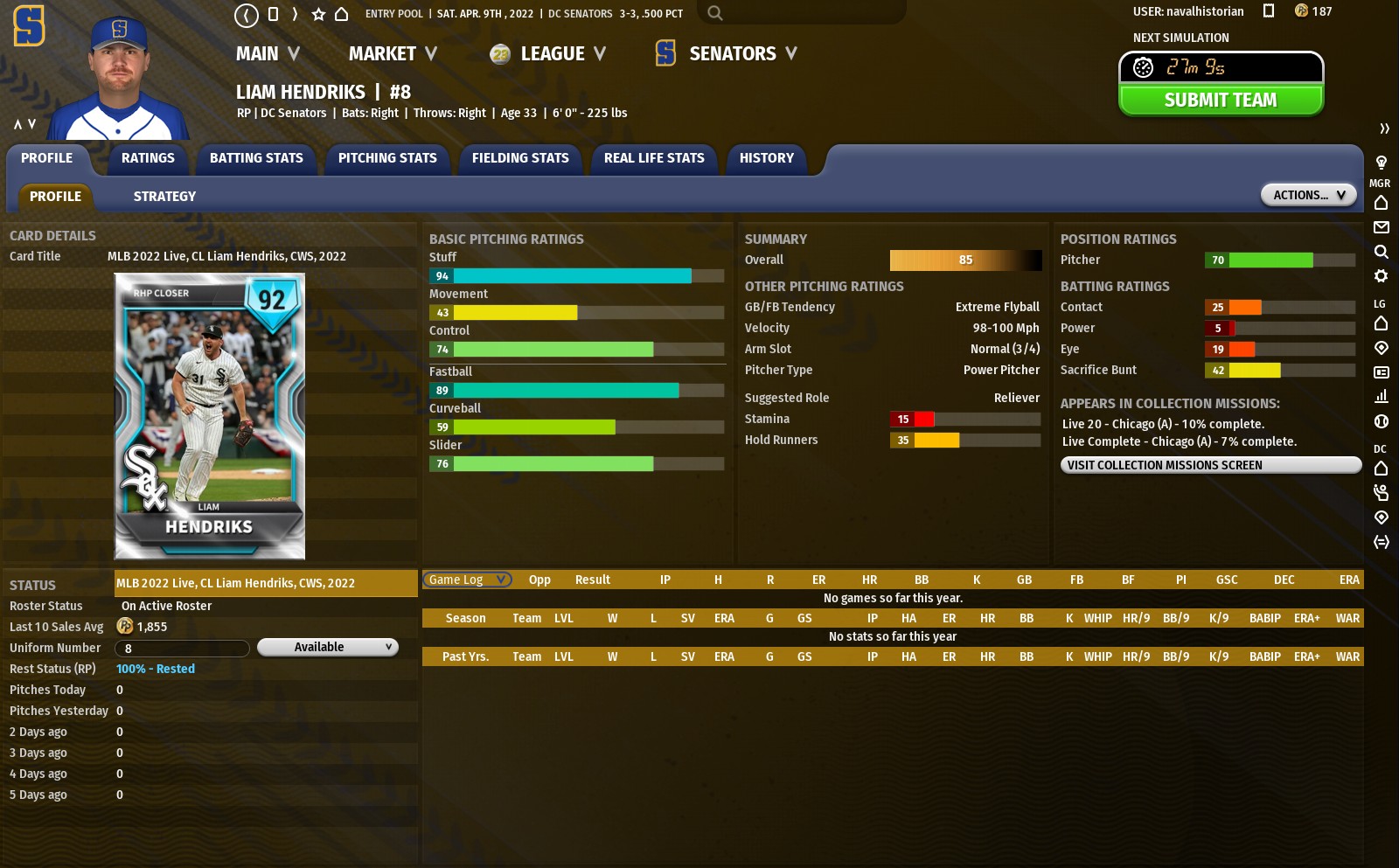
Task: Submit the team for next simulation
Action: (x=1221, y=101)
